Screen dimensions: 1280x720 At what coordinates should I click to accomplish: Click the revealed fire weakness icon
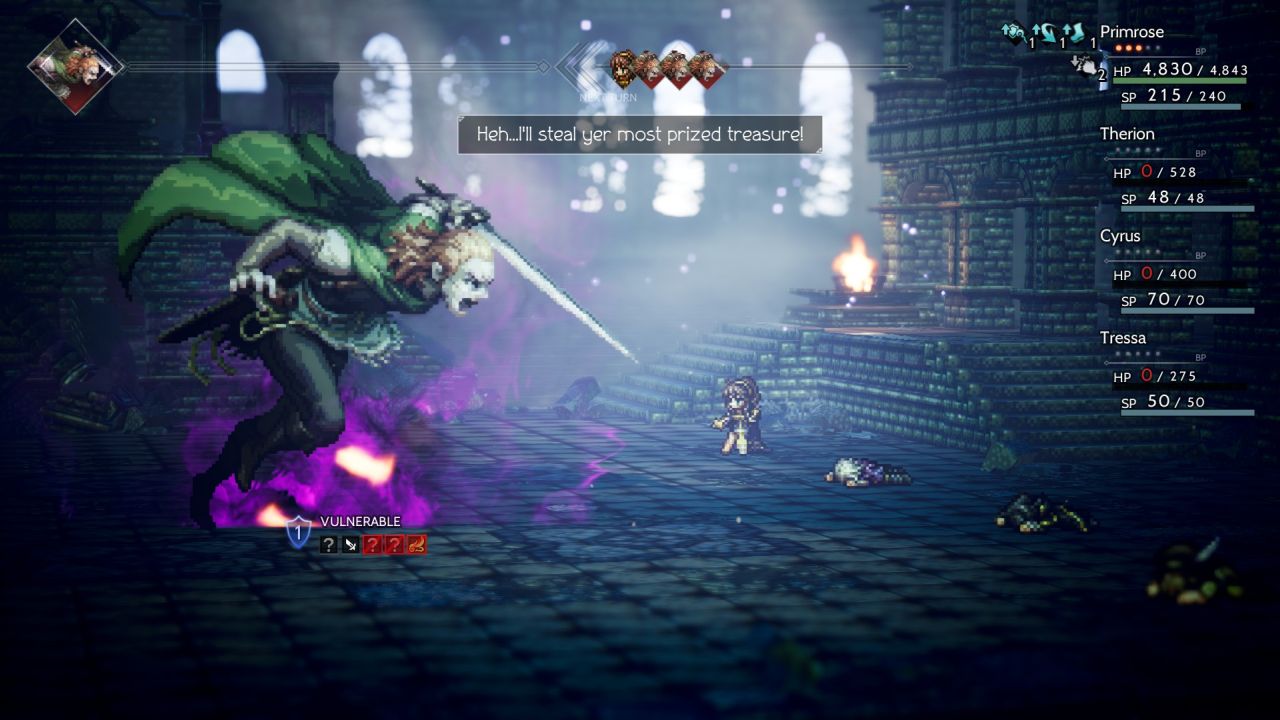416,545
